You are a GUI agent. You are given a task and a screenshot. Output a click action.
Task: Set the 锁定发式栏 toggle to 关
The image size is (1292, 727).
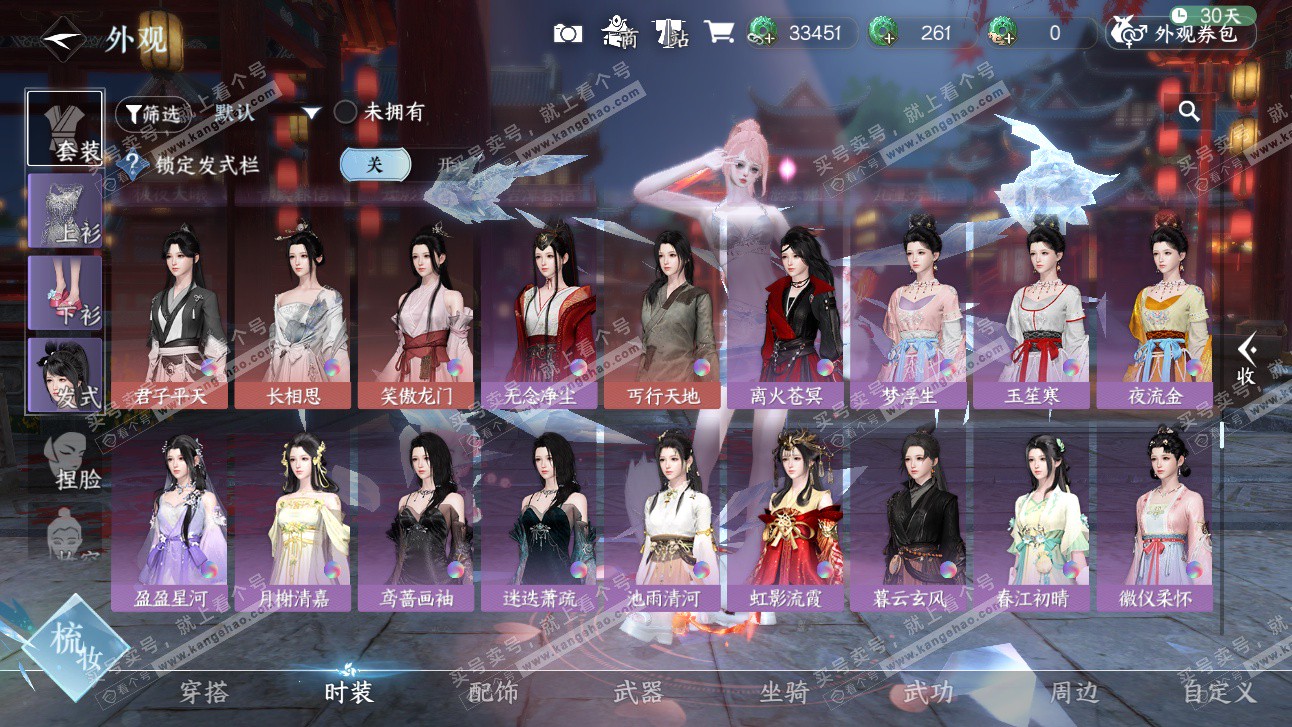click(x=375, y=165)
